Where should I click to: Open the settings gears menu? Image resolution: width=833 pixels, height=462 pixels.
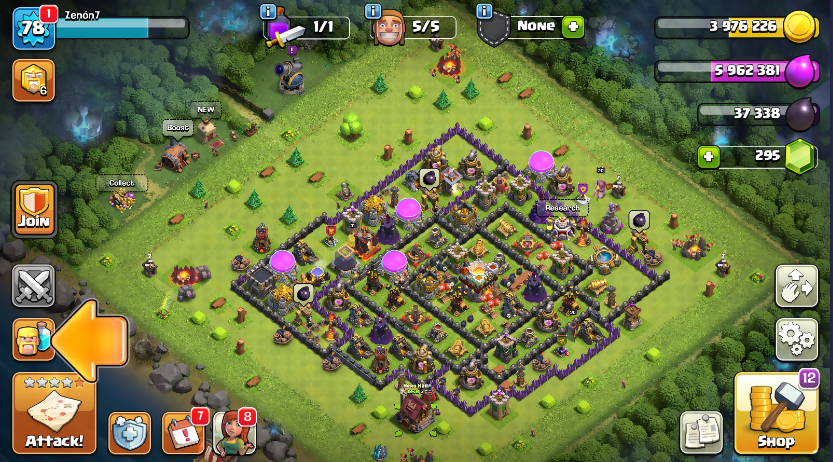pyautogui.click(x=796, y=339)
